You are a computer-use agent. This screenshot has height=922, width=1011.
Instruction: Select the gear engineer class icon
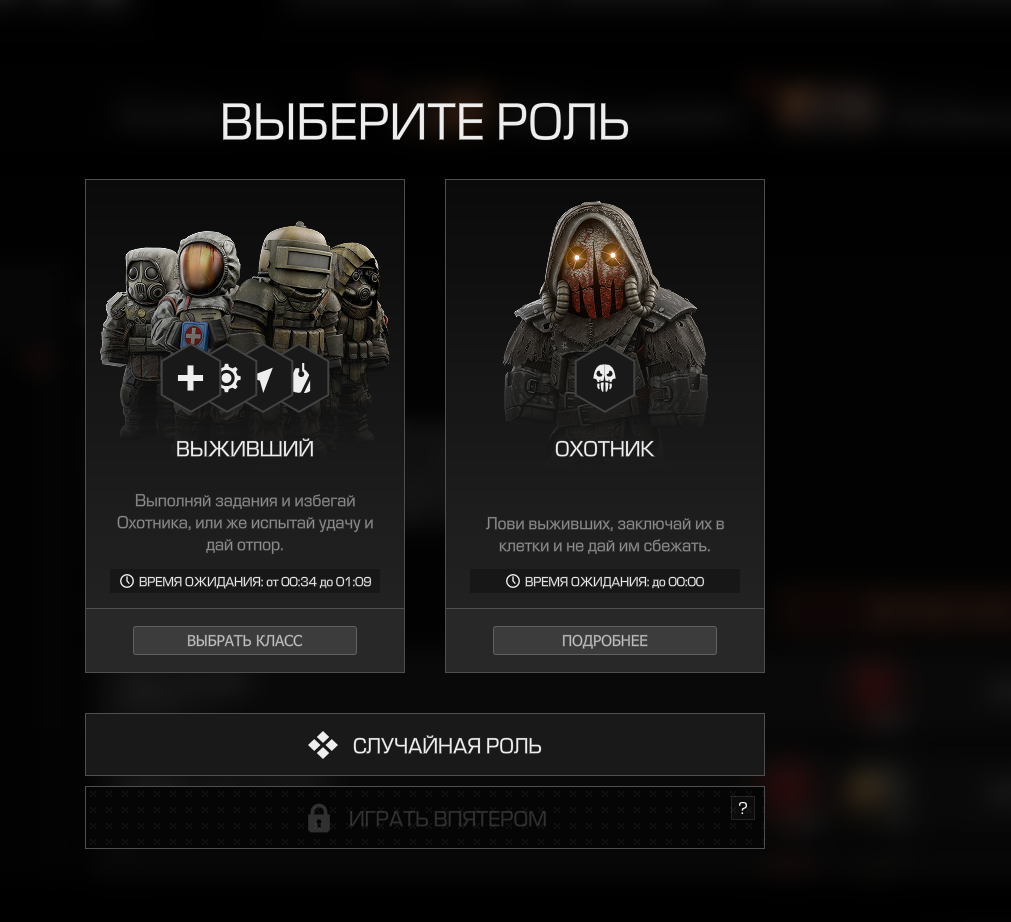coord(231,378)
